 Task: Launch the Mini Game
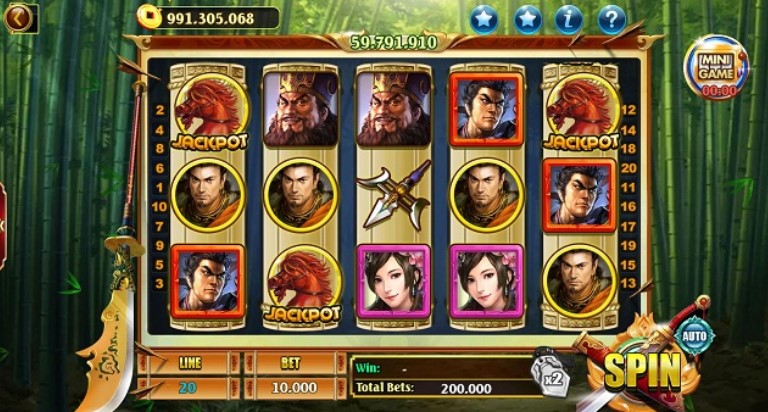click(x=716, y=67)
